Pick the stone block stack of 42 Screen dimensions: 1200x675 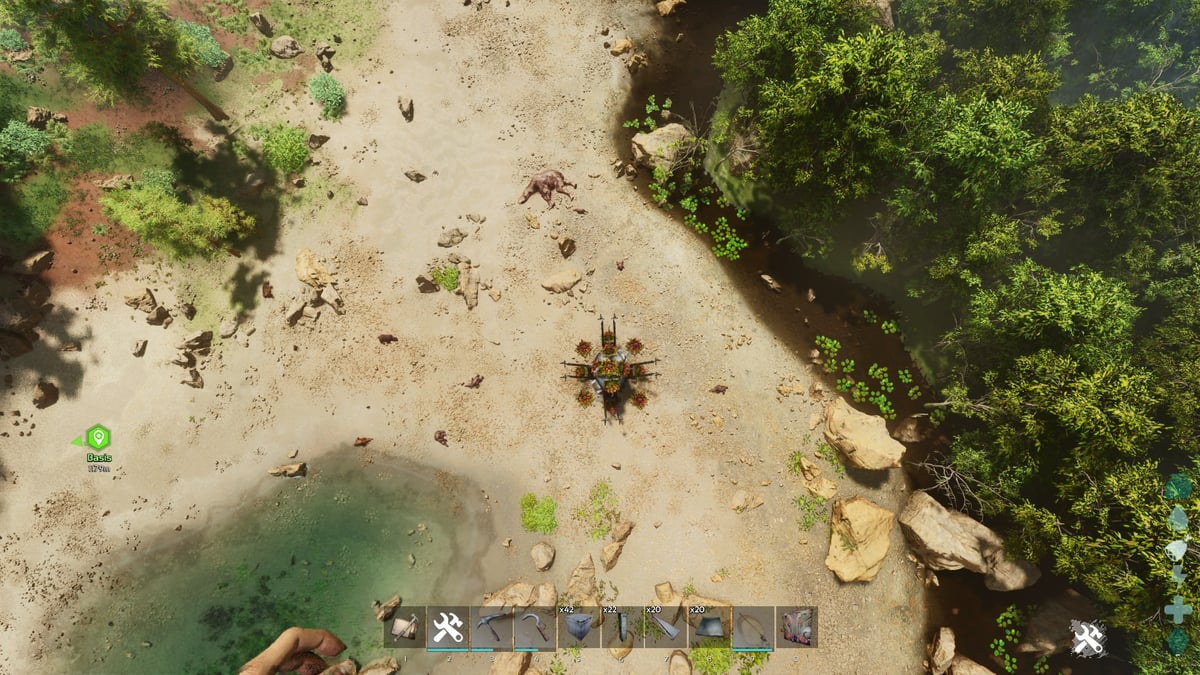pos(579,627)
